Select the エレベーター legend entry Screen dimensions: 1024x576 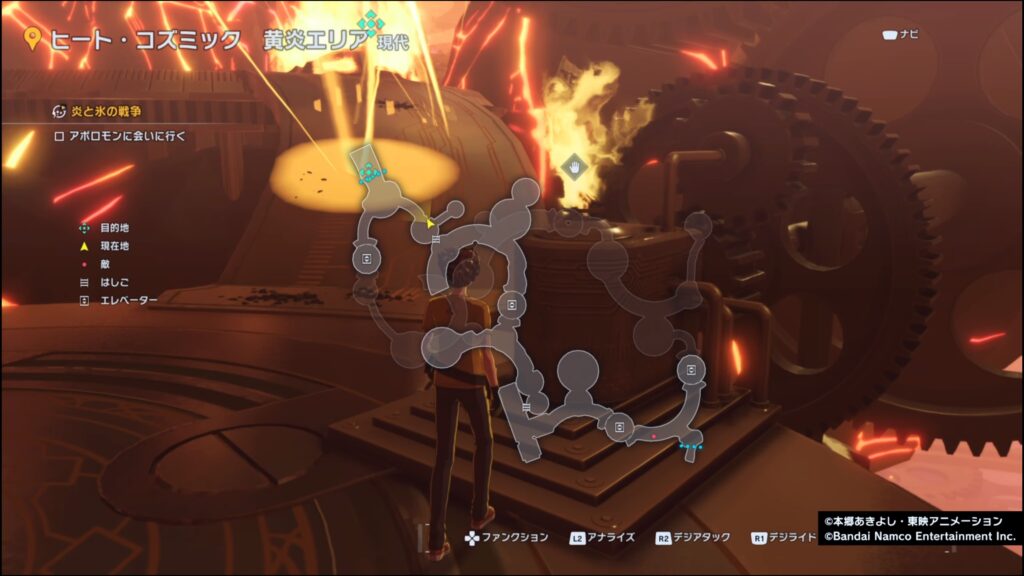(x=122, y=300)
